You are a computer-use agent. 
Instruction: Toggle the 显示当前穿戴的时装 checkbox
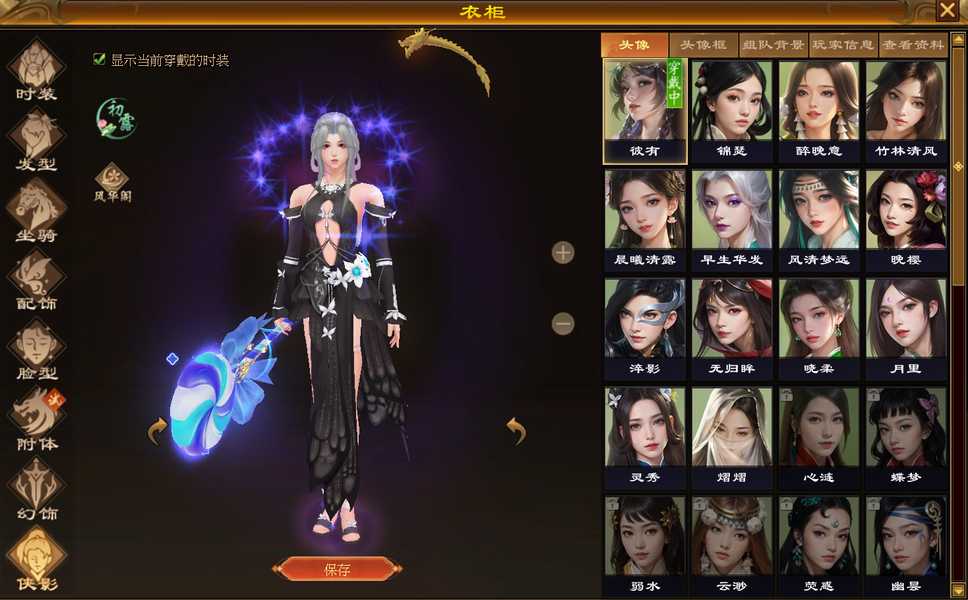coord(99,59)
